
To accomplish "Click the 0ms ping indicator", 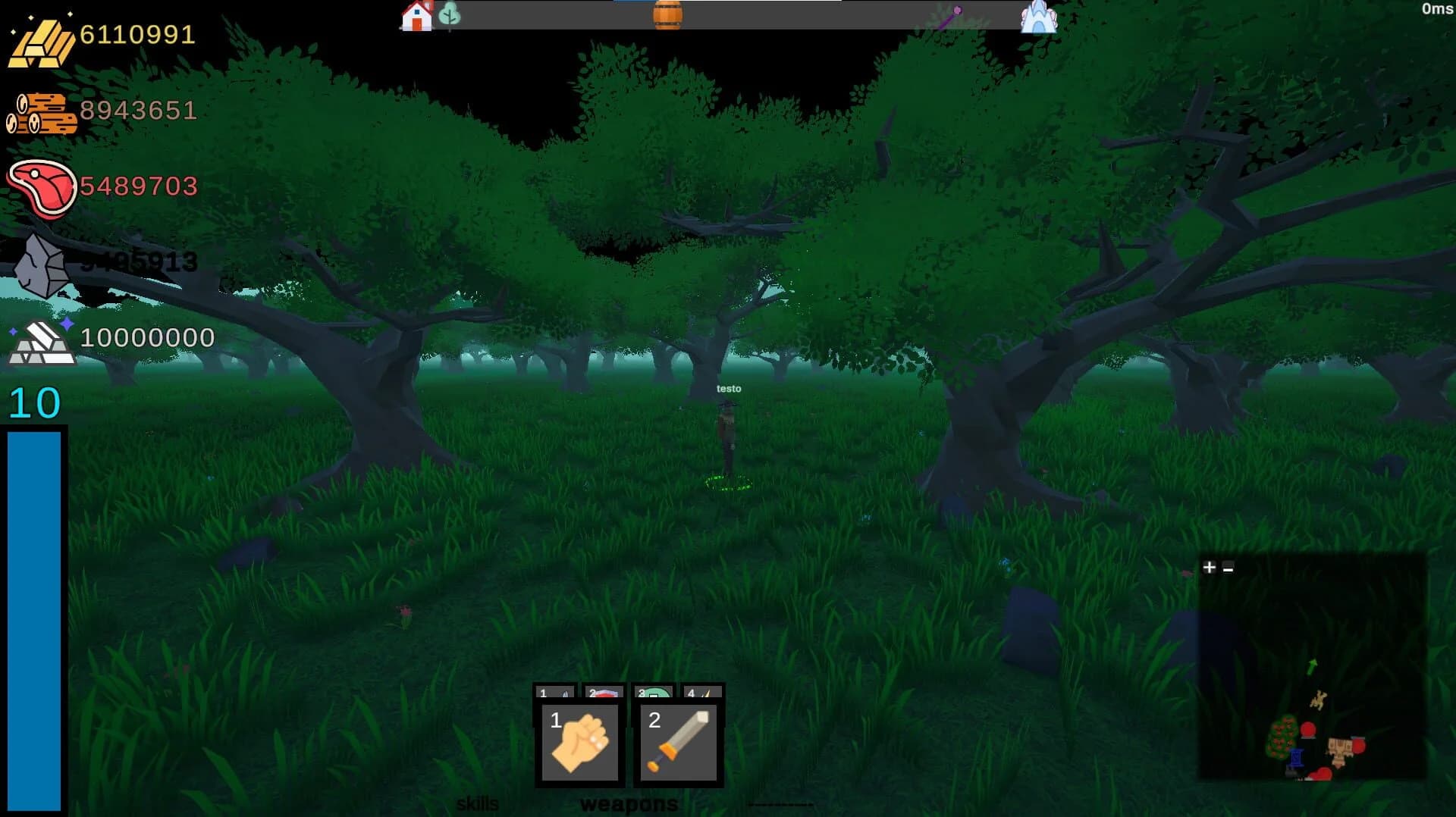I will tap(1437, 8).
